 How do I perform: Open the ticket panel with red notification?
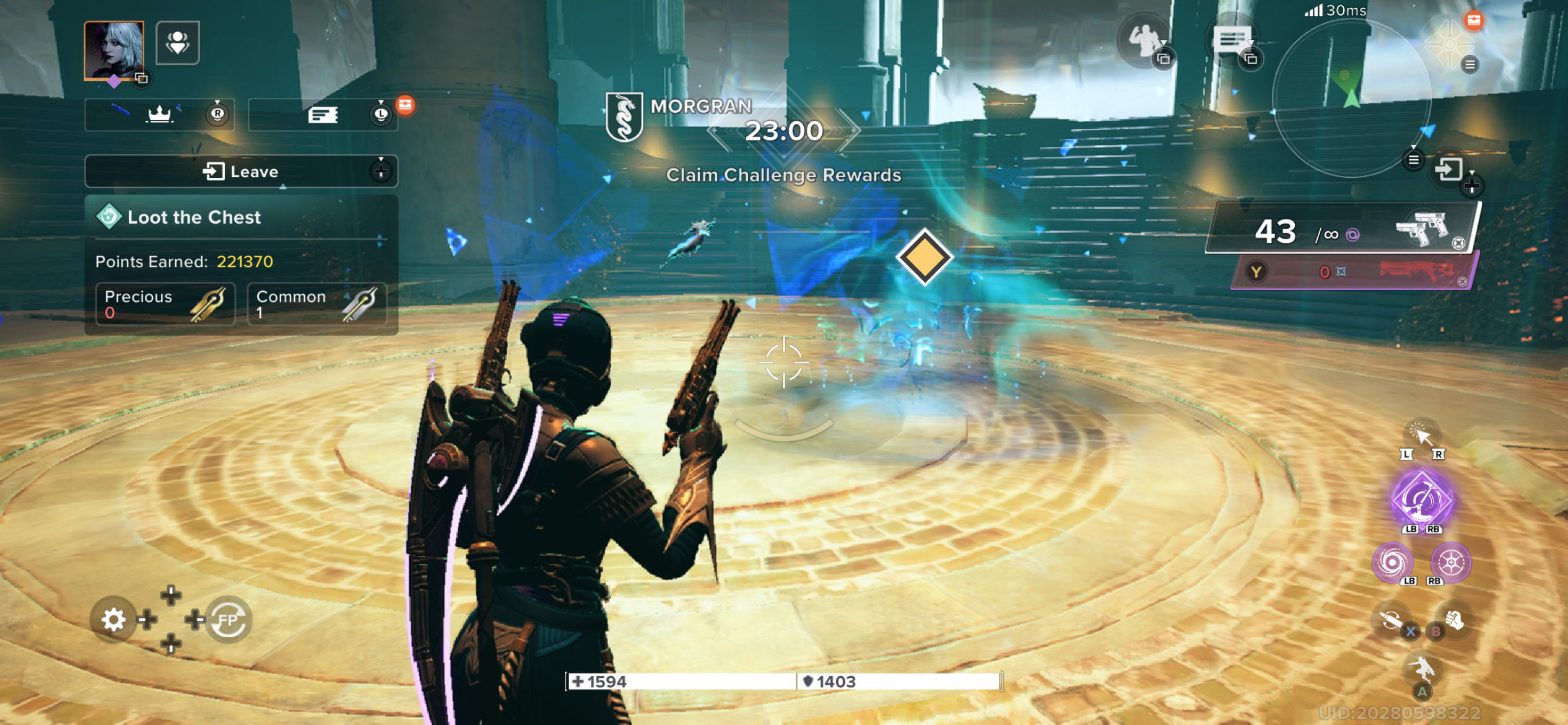(323, 115)
